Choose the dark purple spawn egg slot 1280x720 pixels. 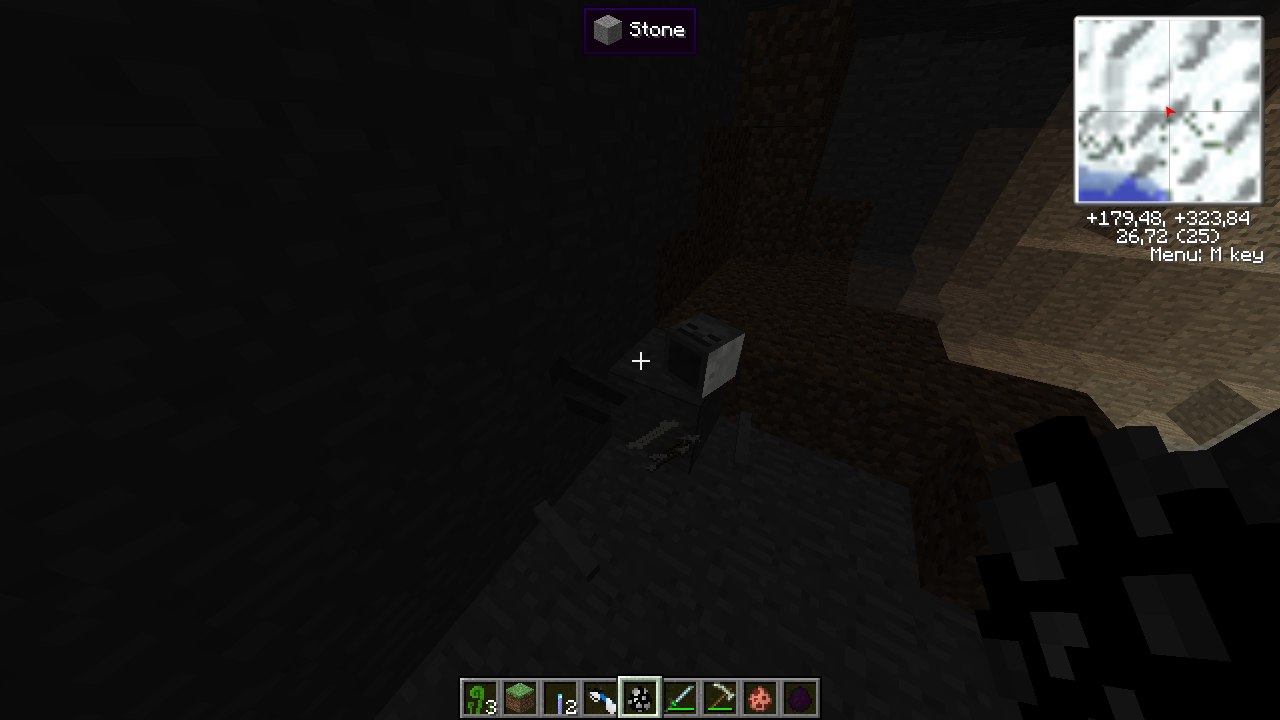tap(800, 698)
